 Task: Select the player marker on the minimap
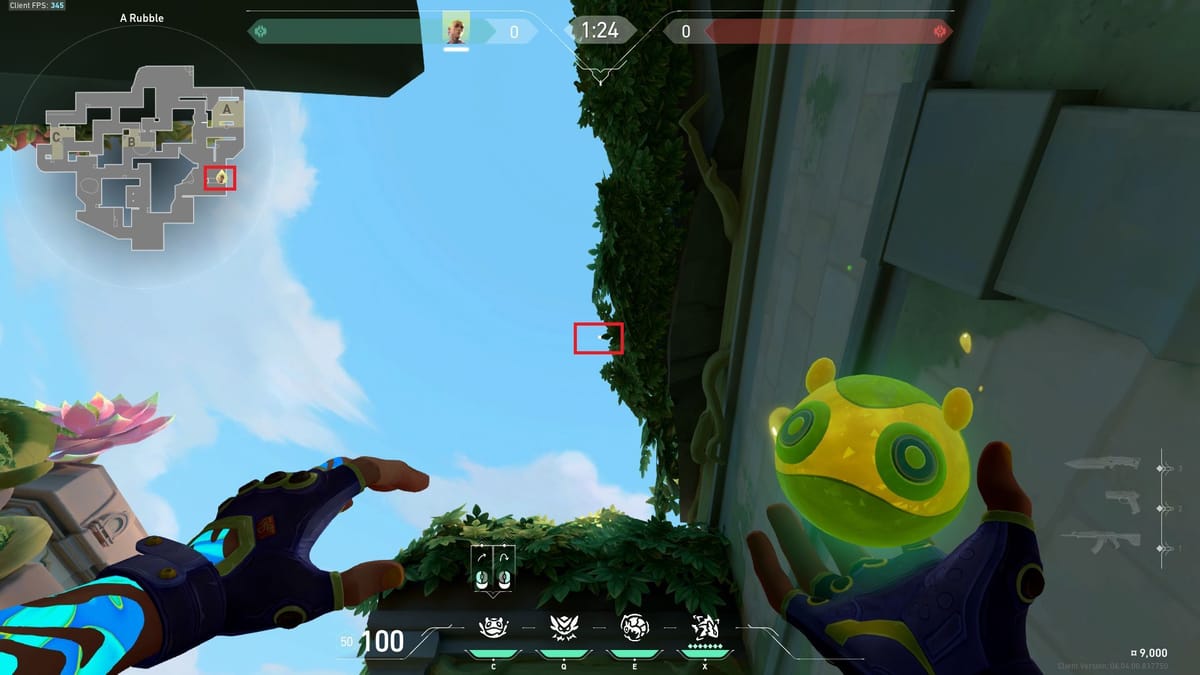(x=220, y=178)
